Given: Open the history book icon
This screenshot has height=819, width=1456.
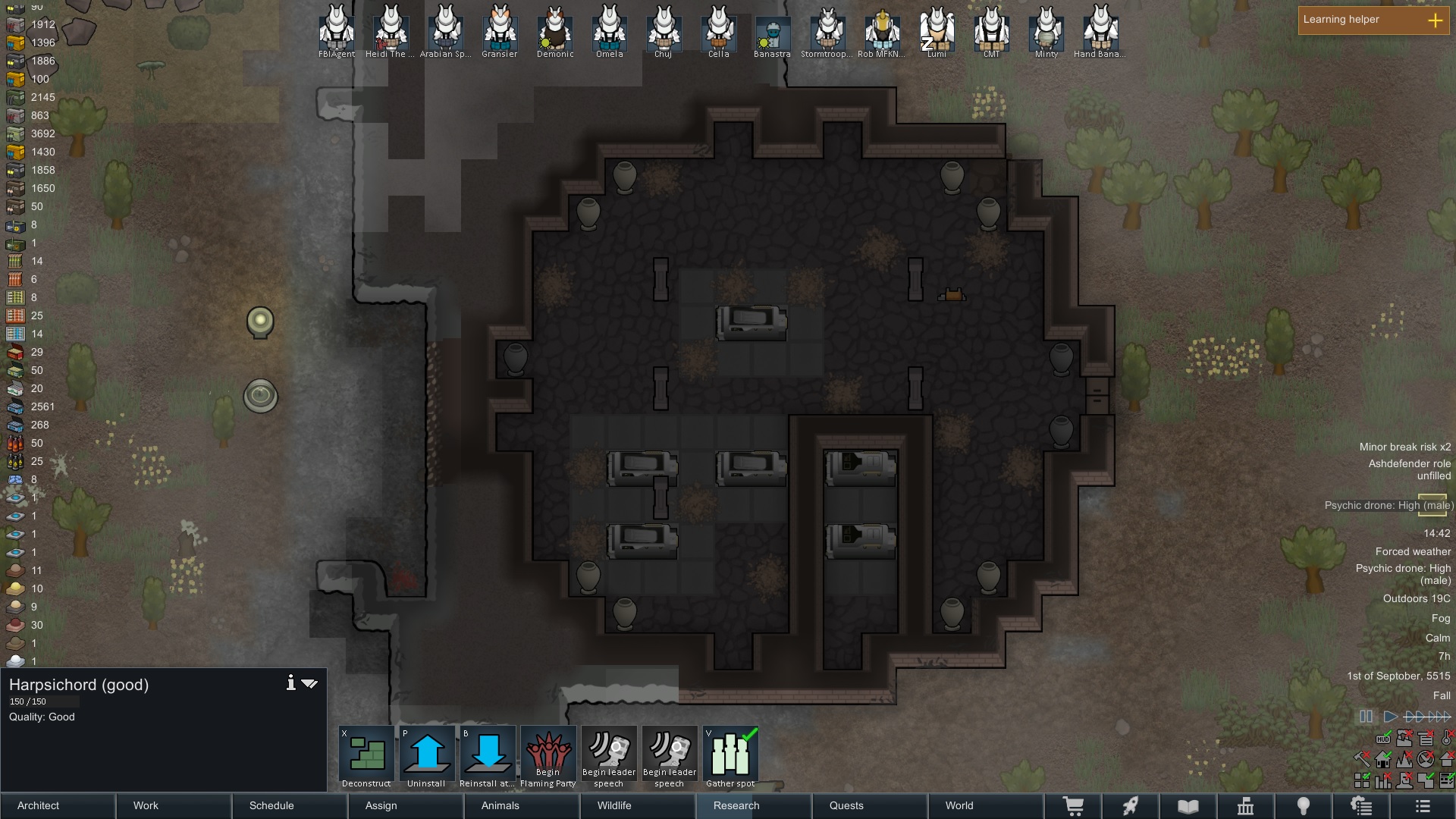Looking at the screenshot, I should (x=1188, y=807).
